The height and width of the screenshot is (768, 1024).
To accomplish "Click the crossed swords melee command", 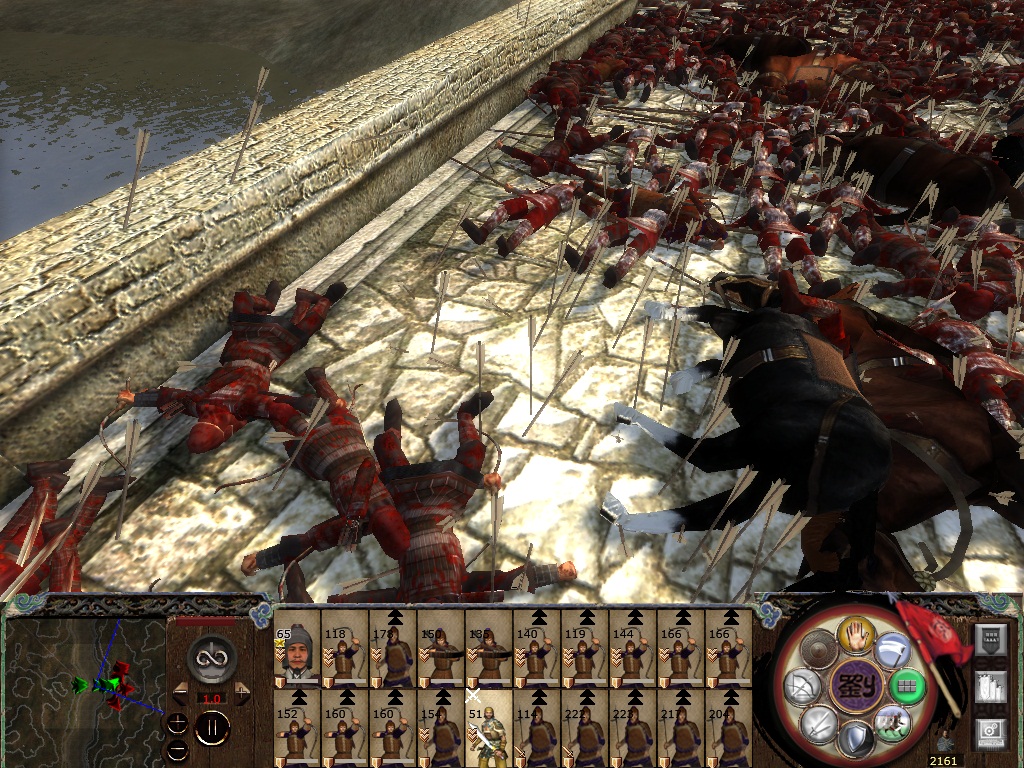I will click(x=818, y=722).
